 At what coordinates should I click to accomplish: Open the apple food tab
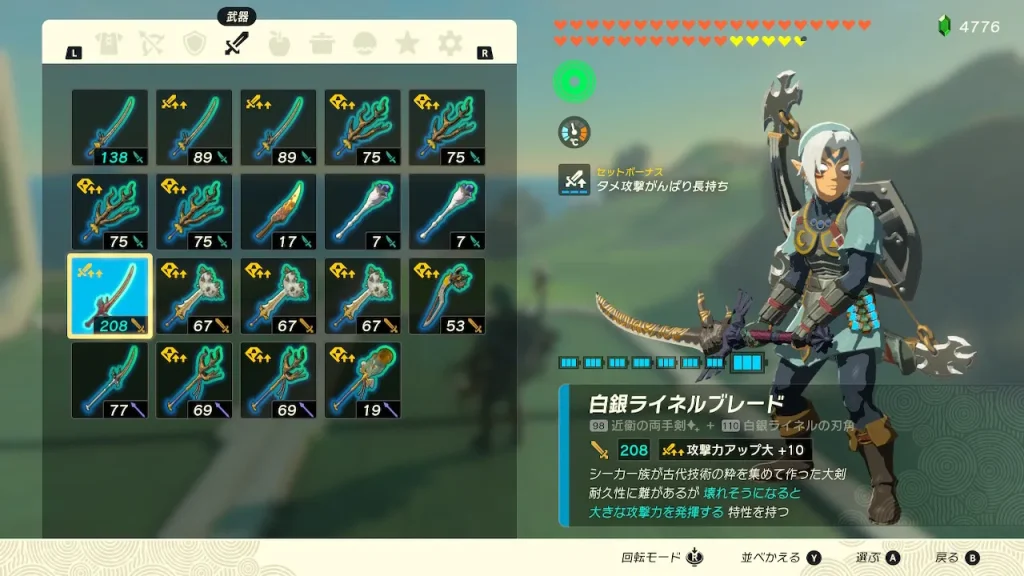pyautogui.click(x=281, y=44)
